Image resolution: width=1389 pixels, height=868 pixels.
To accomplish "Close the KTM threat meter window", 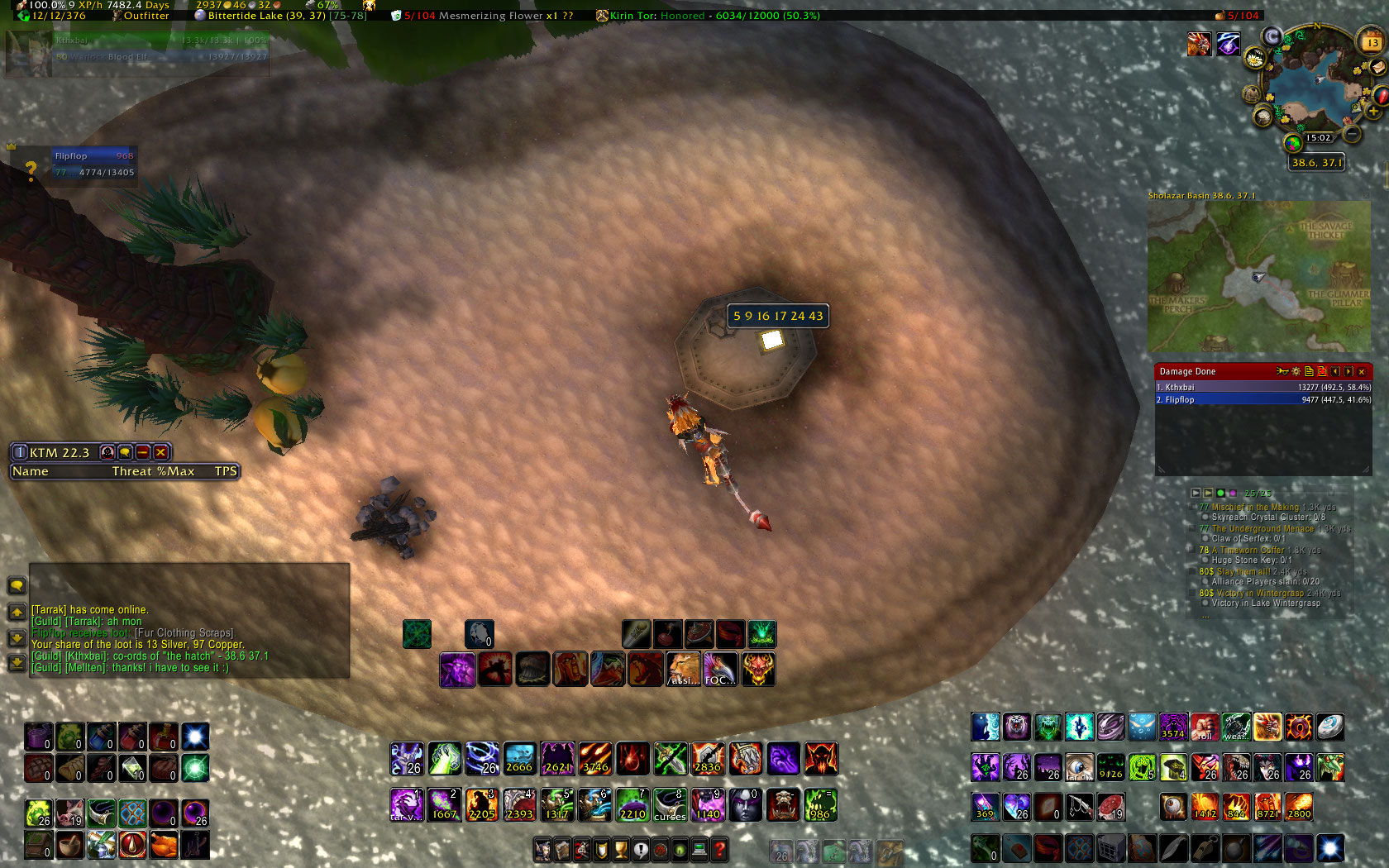I will (x=161, y=452).
